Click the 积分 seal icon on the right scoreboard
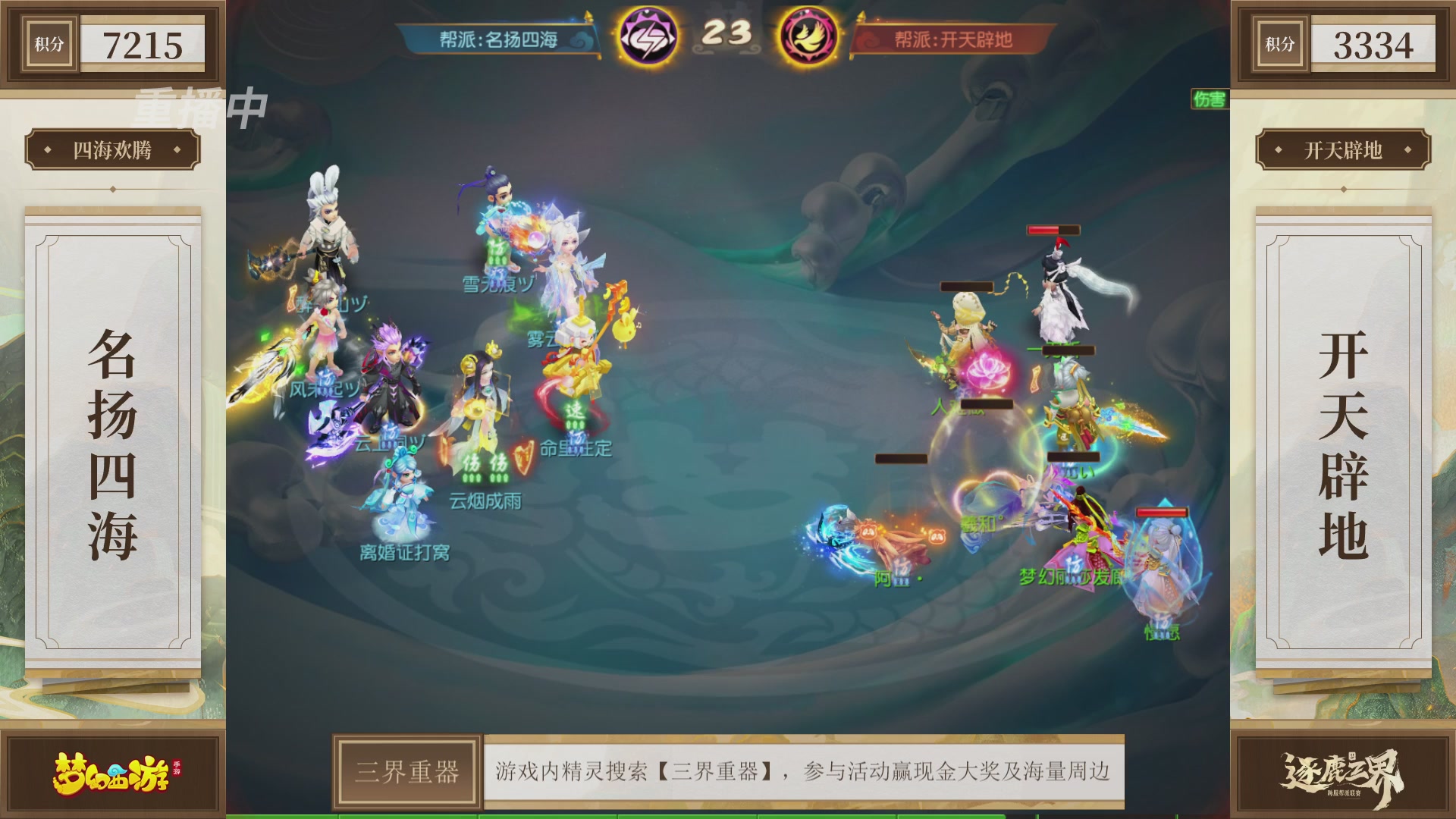Screen dimensions: 1456x819 coord(1279,43)
